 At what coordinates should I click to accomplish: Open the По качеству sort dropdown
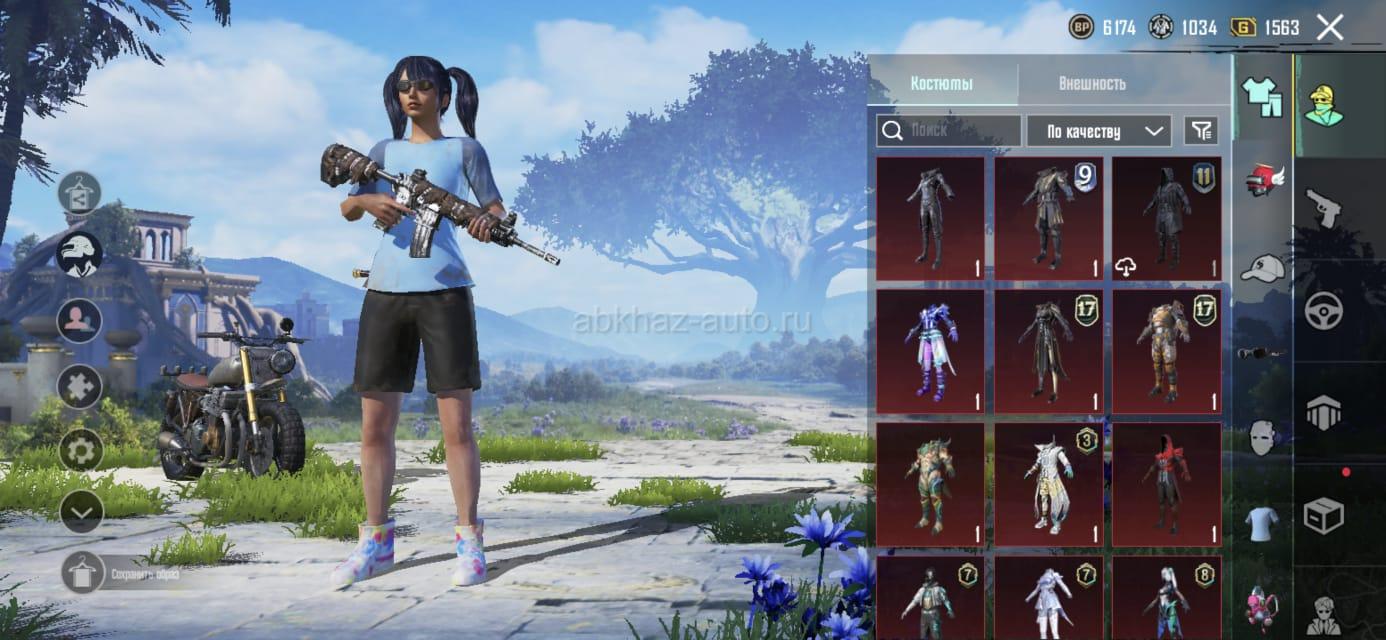[x=1098, y=131]
